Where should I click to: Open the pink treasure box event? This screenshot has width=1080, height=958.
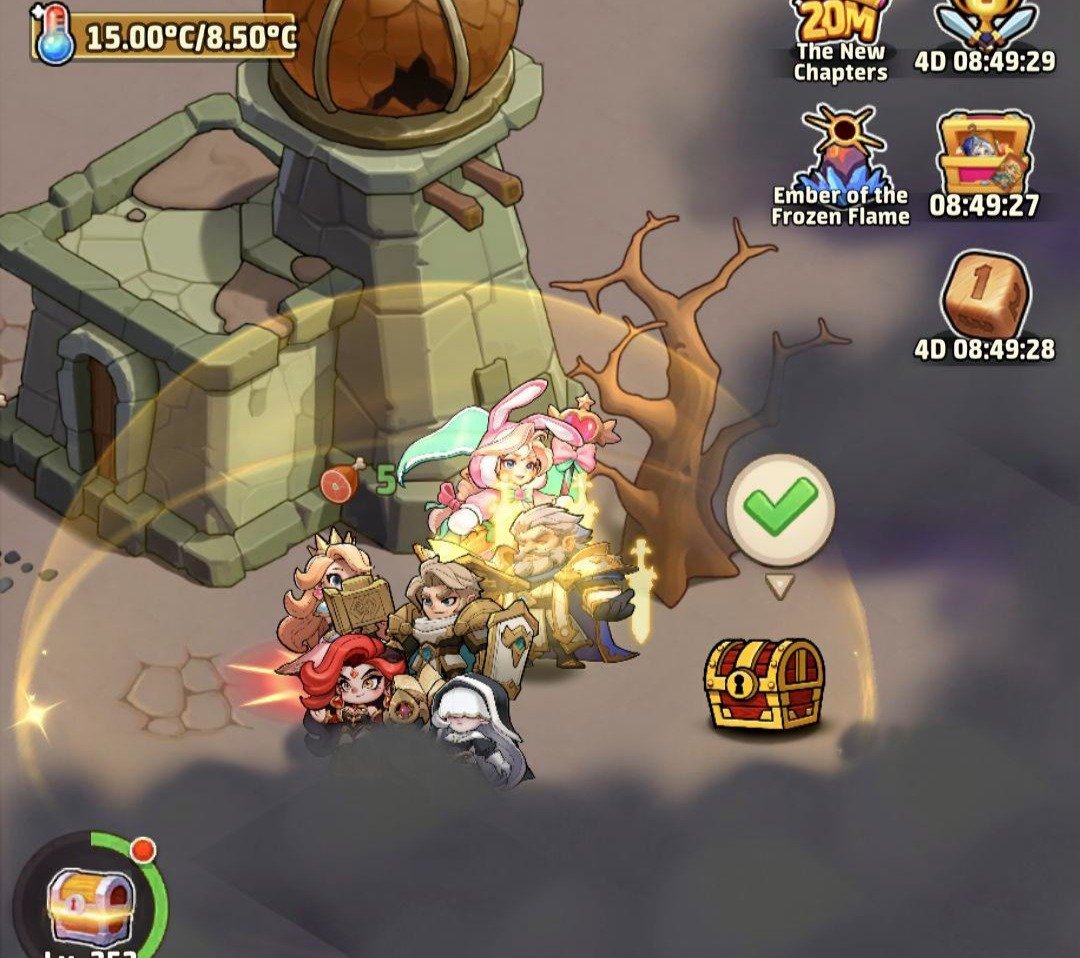click(984, 155)
